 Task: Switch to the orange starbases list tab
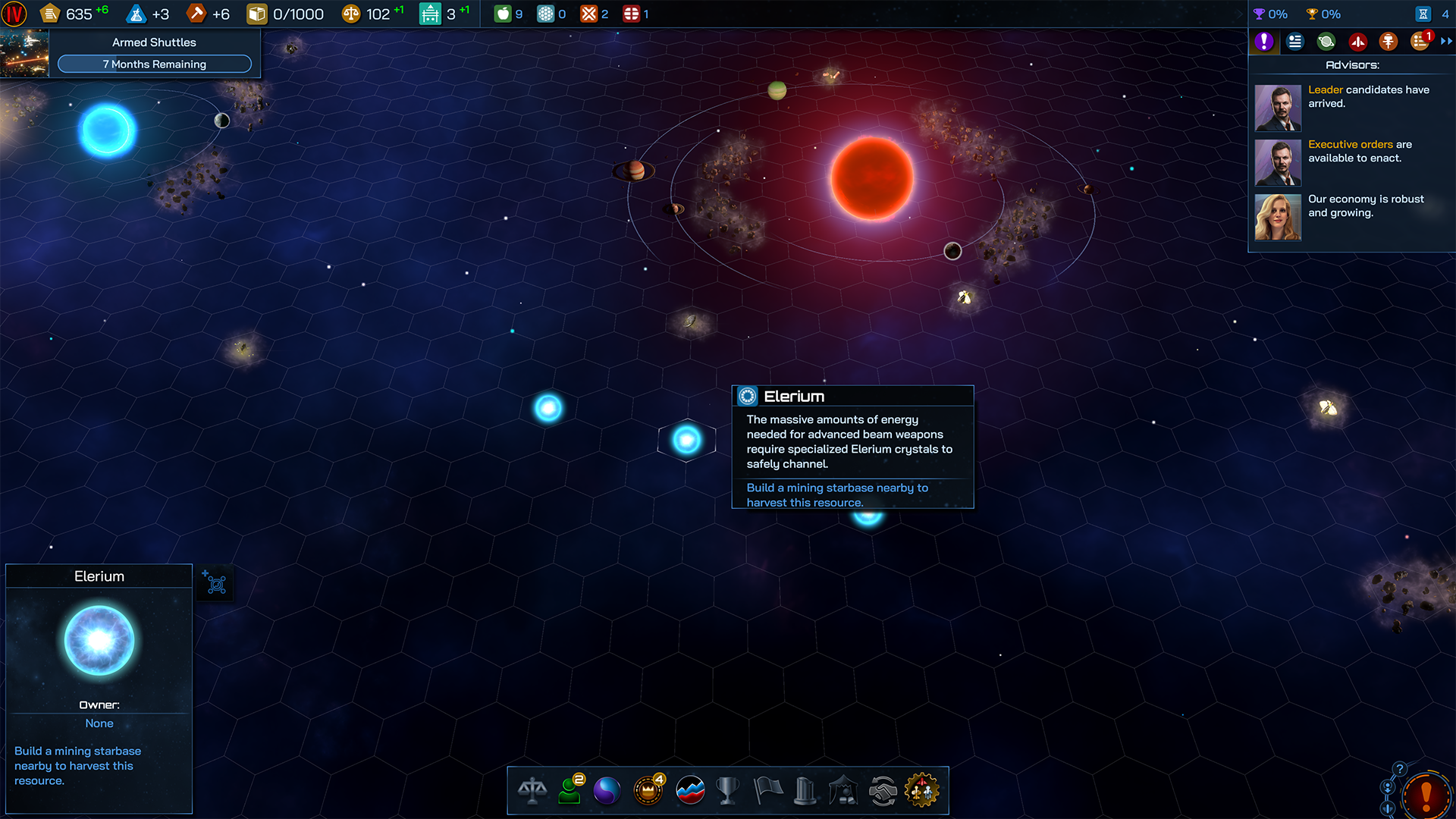click(1389, 42)
